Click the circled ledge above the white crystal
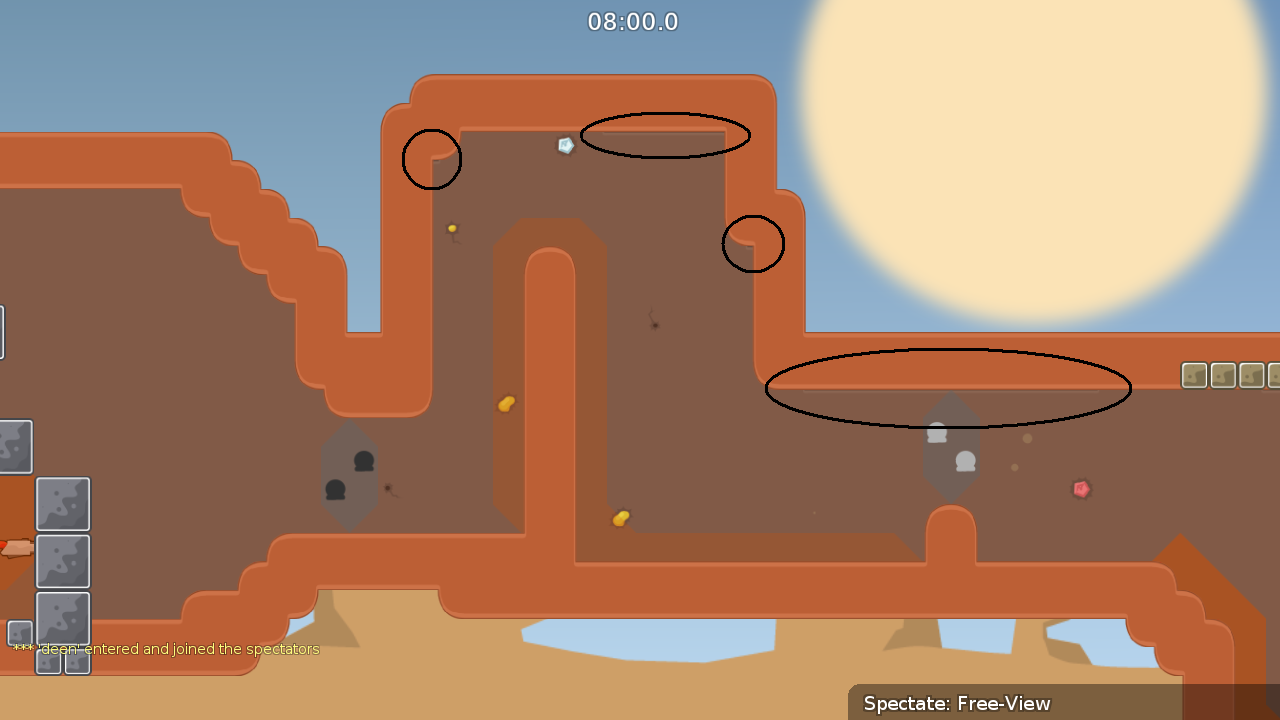 point(666,136)
